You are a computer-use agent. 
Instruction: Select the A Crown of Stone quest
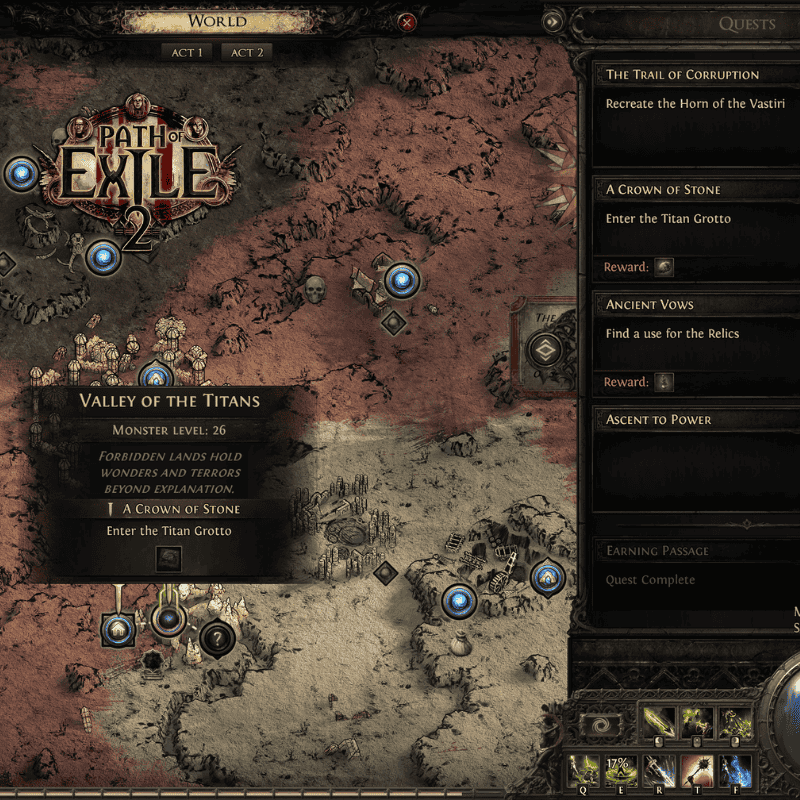click(x=663, y=189)
